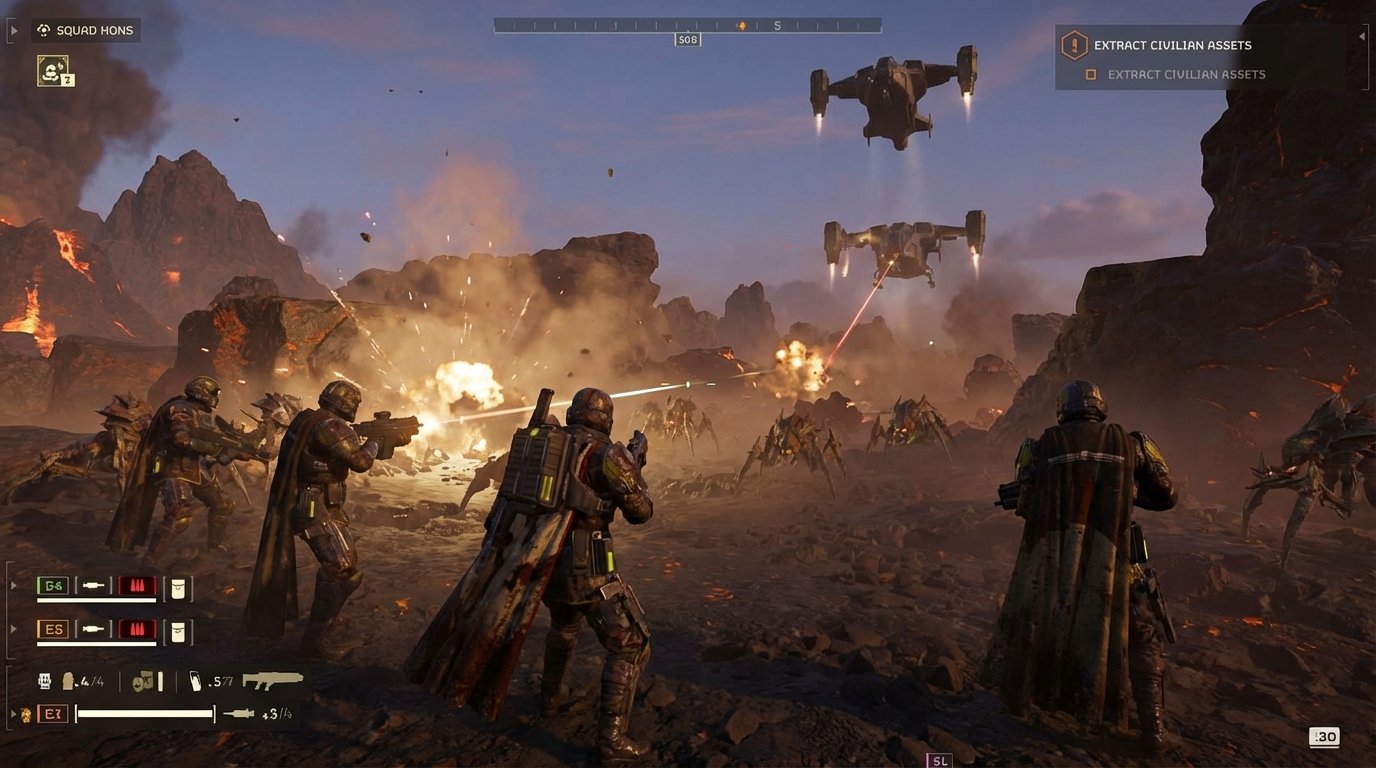Click the stim count icon showing 4/4

pyautogui.click(x=66, y=681)
